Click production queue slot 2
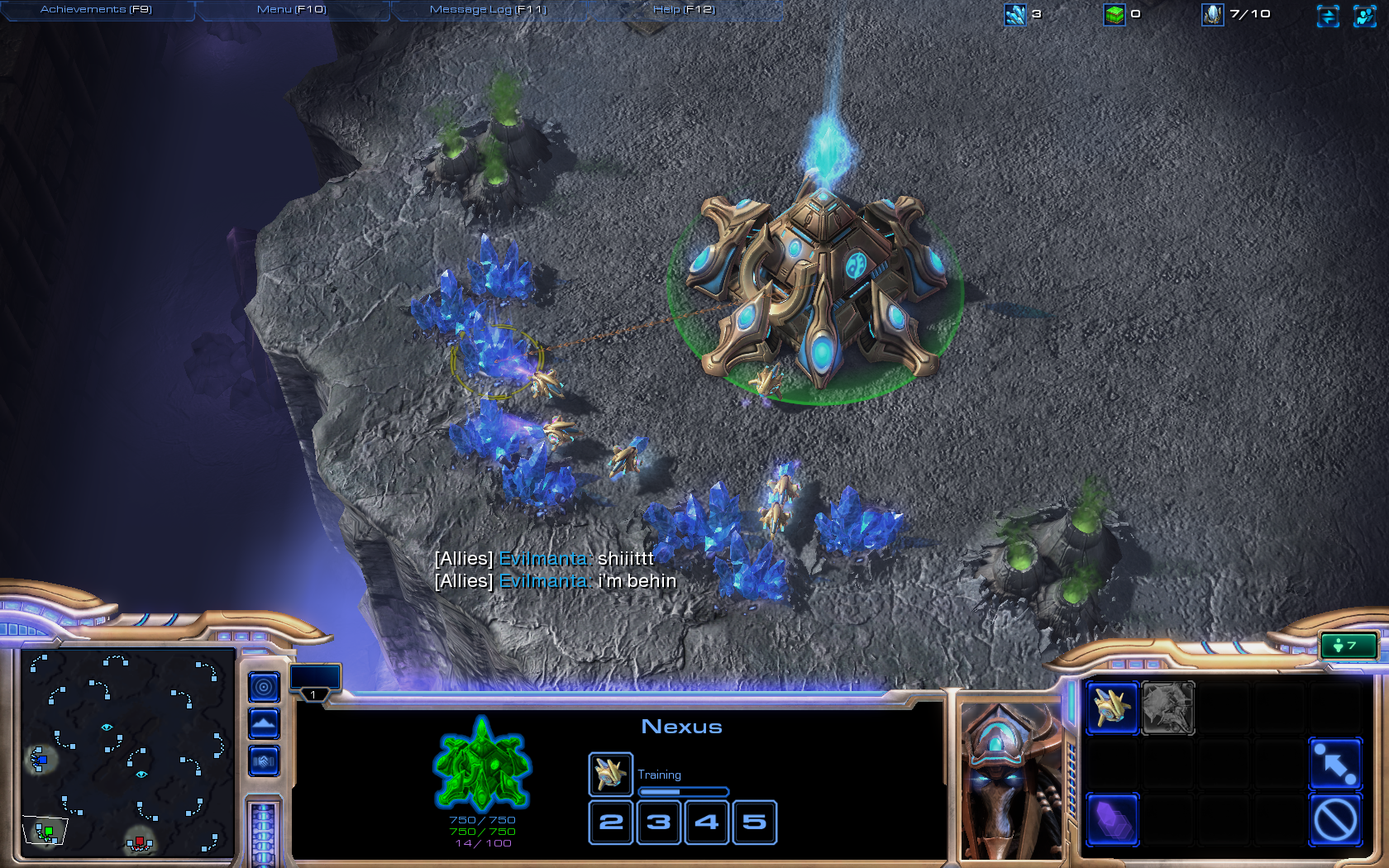1389x868 pixels. (611, 823)
